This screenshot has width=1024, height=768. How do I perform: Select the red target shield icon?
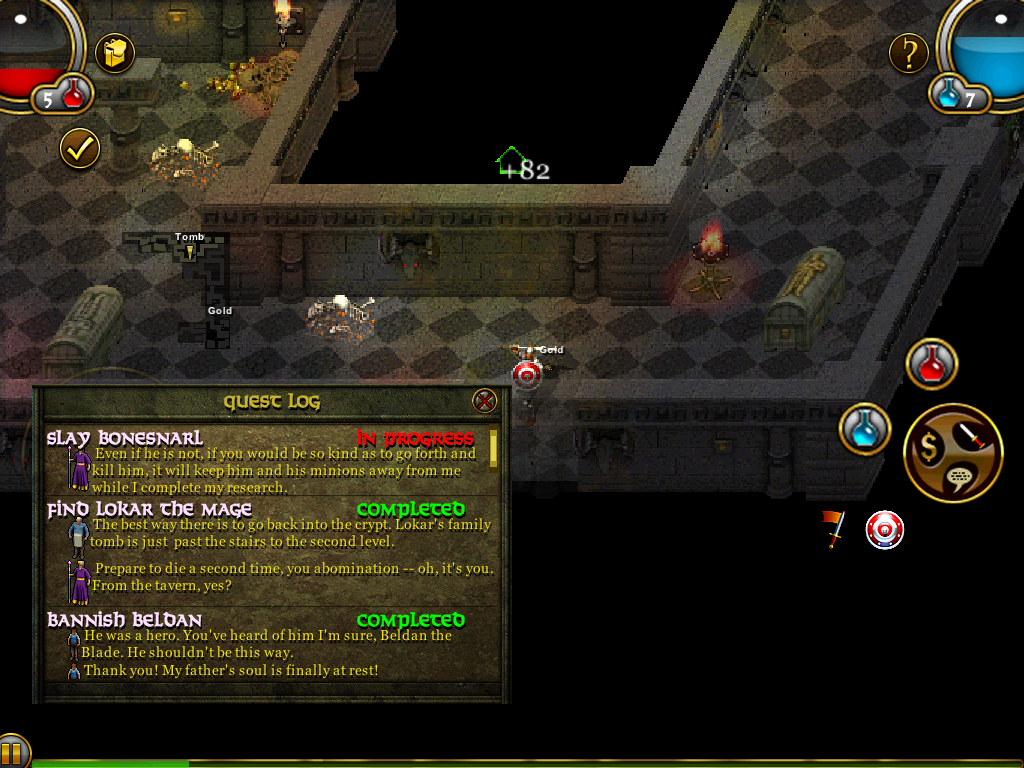(x=884, y=530)
